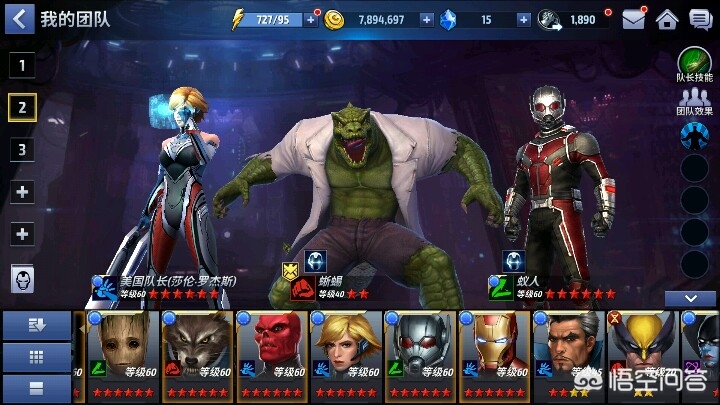Screen dimensions: 720x405
Task: Select the Ant-Man card in the roster
Action: coord(420,356)
